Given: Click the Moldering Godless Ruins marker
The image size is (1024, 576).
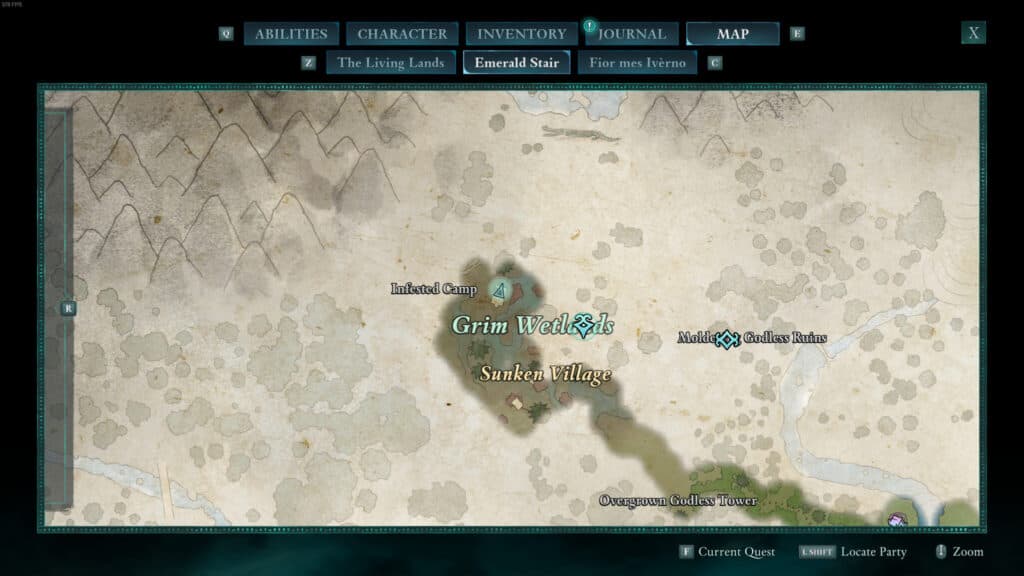Looking at the screenshot, I should coord(727,339).
